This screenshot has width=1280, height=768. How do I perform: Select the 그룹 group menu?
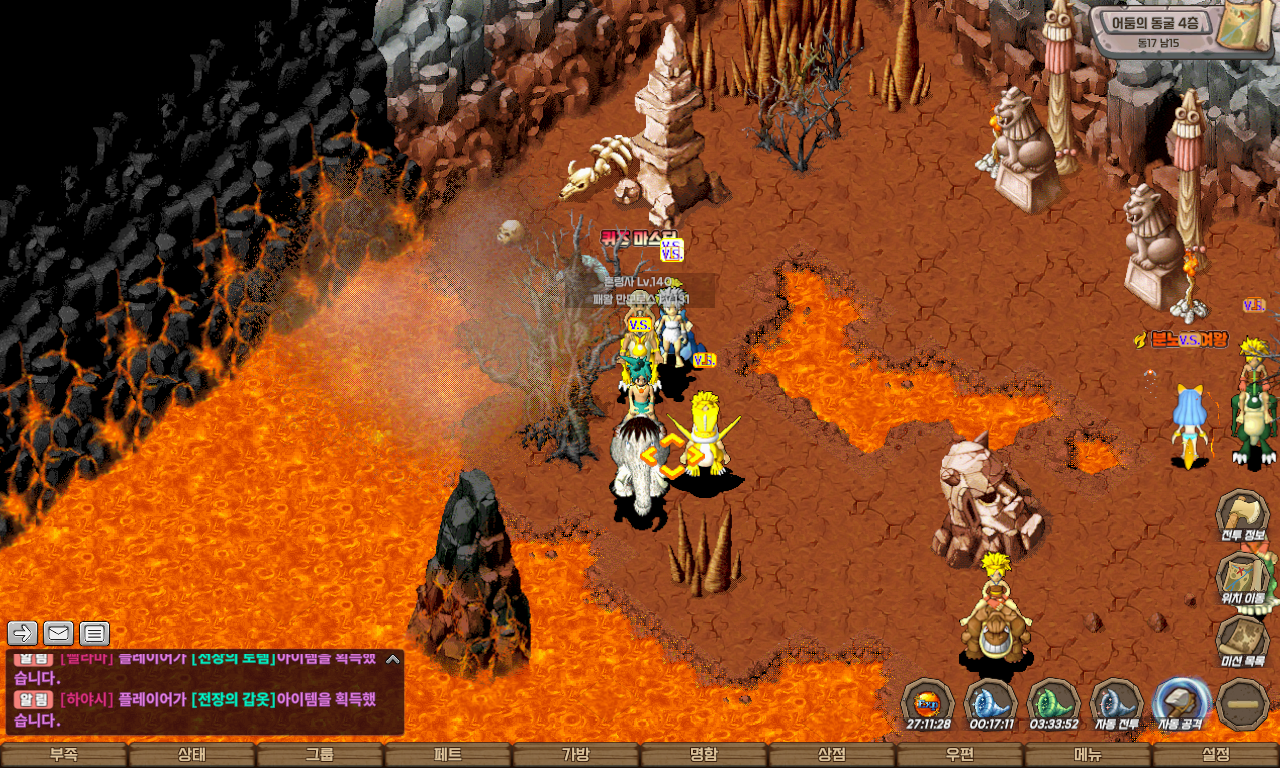pos(319,755)
